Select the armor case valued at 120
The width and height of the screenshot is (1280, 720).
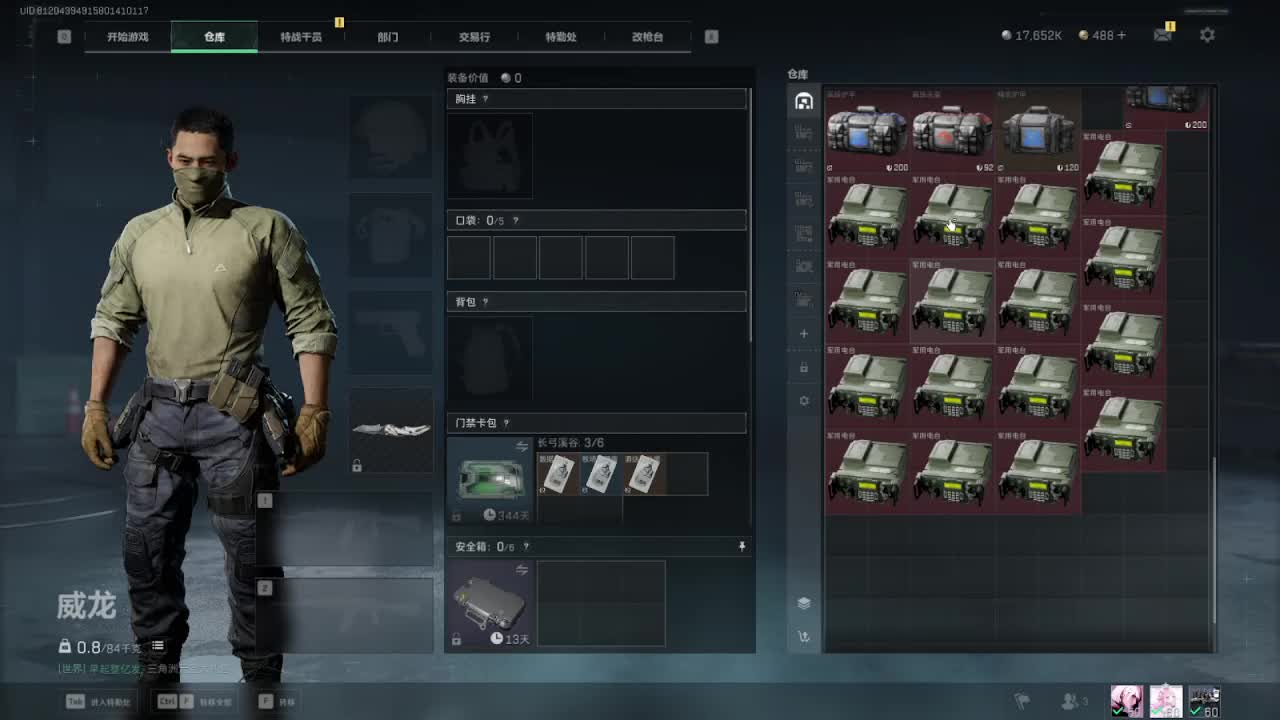(x=1039, y=132)
